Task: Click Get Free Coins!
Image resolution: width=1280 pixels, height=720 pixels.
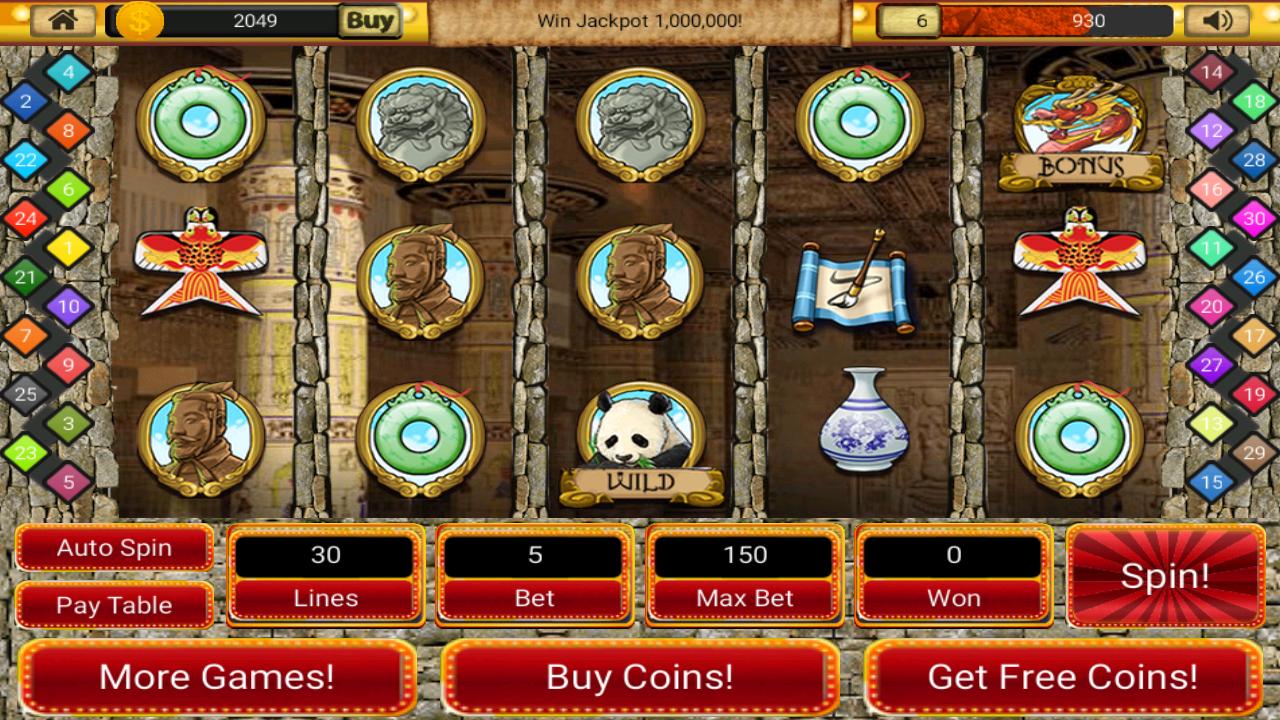Action: point(1061,677)
